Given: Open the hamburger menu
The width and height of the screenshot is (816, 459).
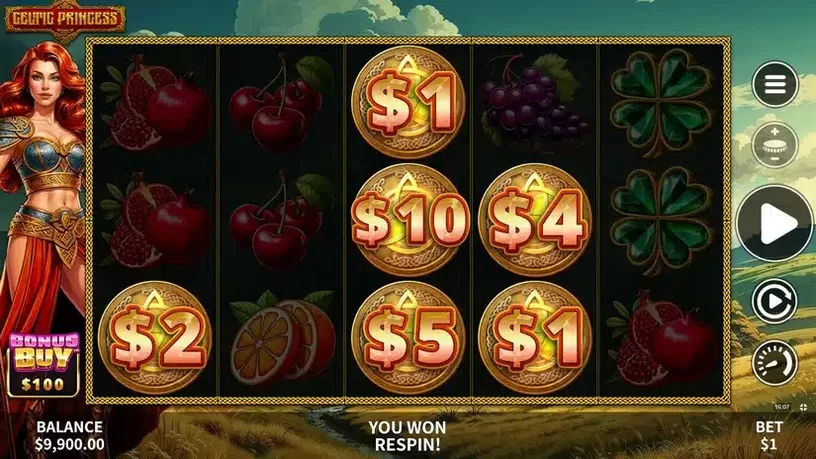Looking at the screenshot, I should pos(775,85).
